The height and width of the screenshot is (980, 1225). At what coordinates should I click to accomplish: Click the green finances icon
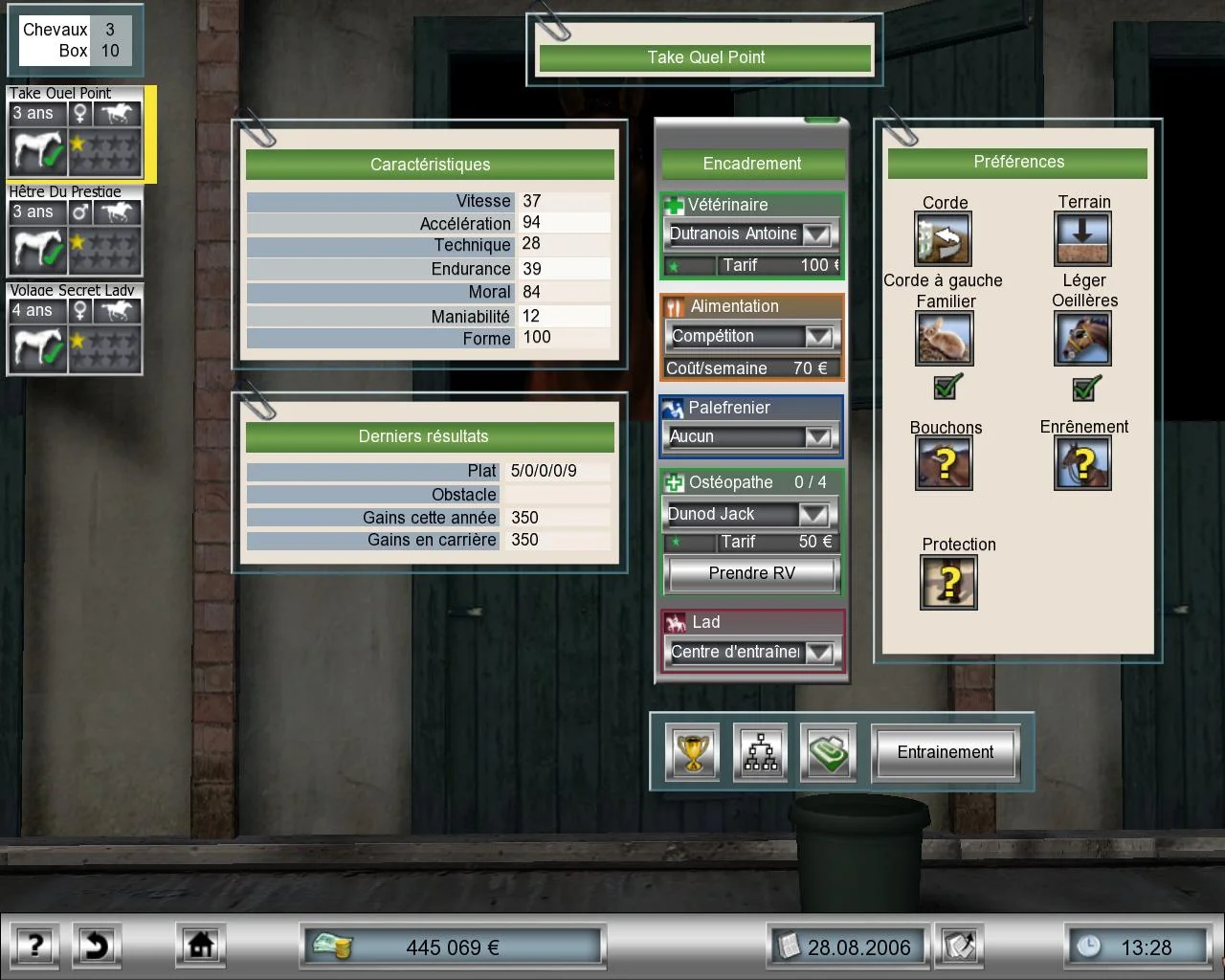click(x=828, y=752)
